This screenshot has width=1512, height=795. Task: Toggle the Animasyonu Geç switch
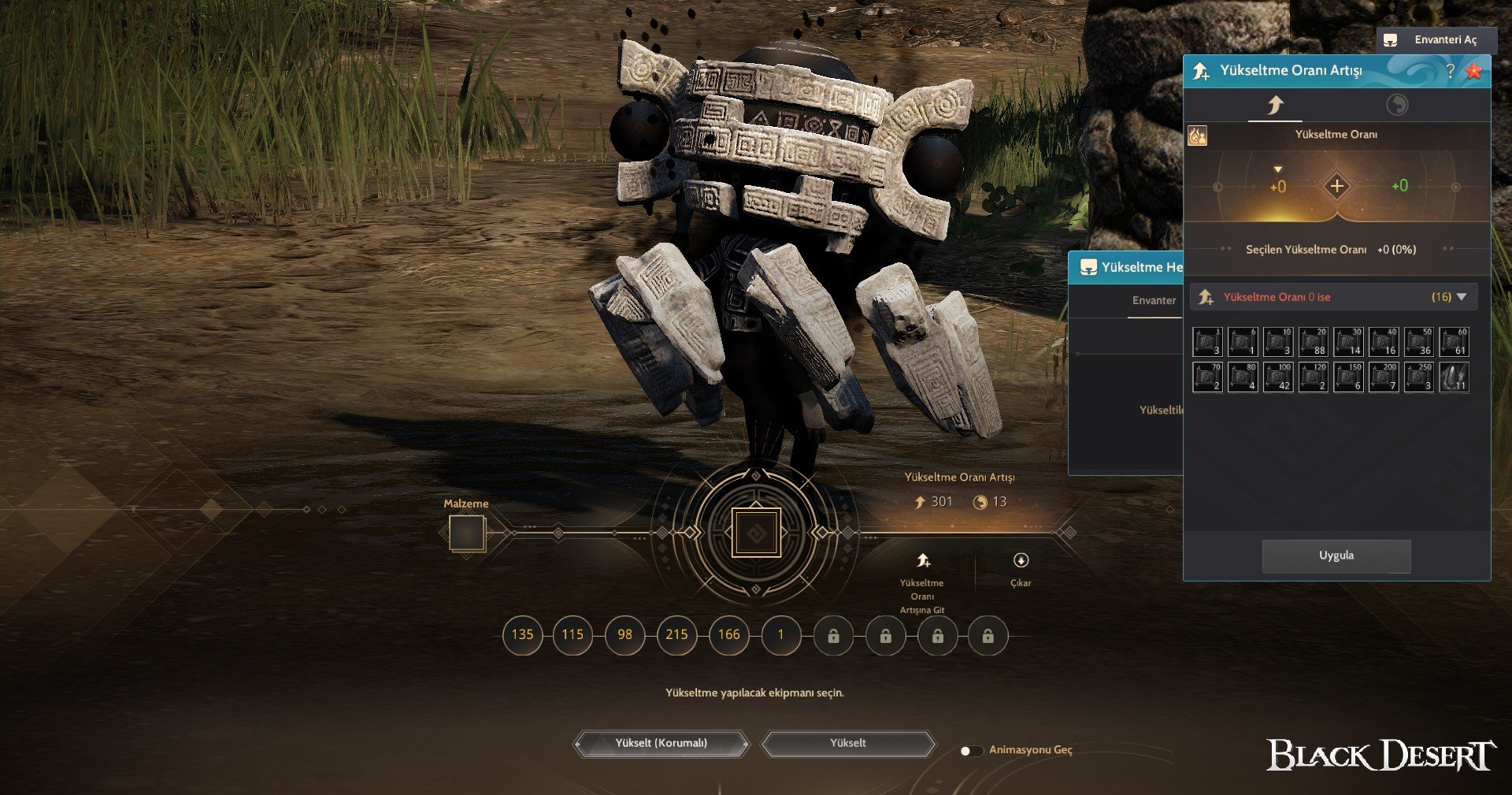click(971, 750)
